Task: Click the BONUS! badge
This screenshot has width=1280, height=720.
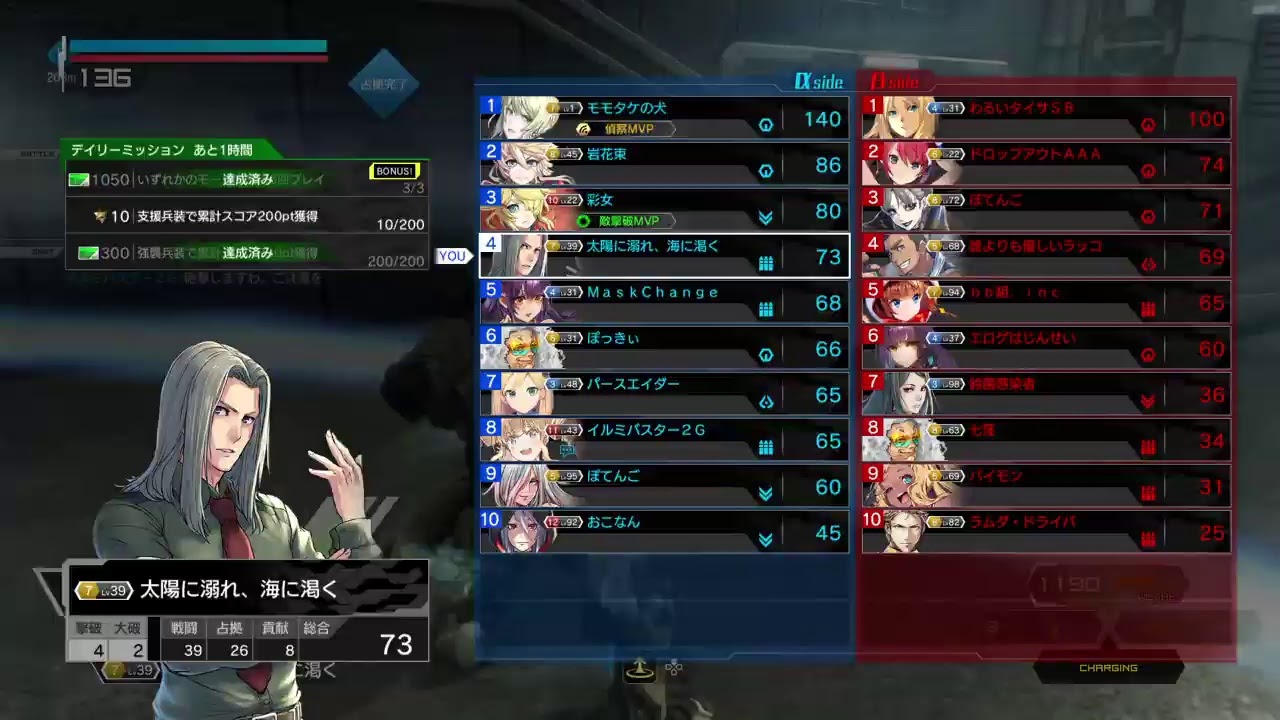Action: [x=394, y=171]
